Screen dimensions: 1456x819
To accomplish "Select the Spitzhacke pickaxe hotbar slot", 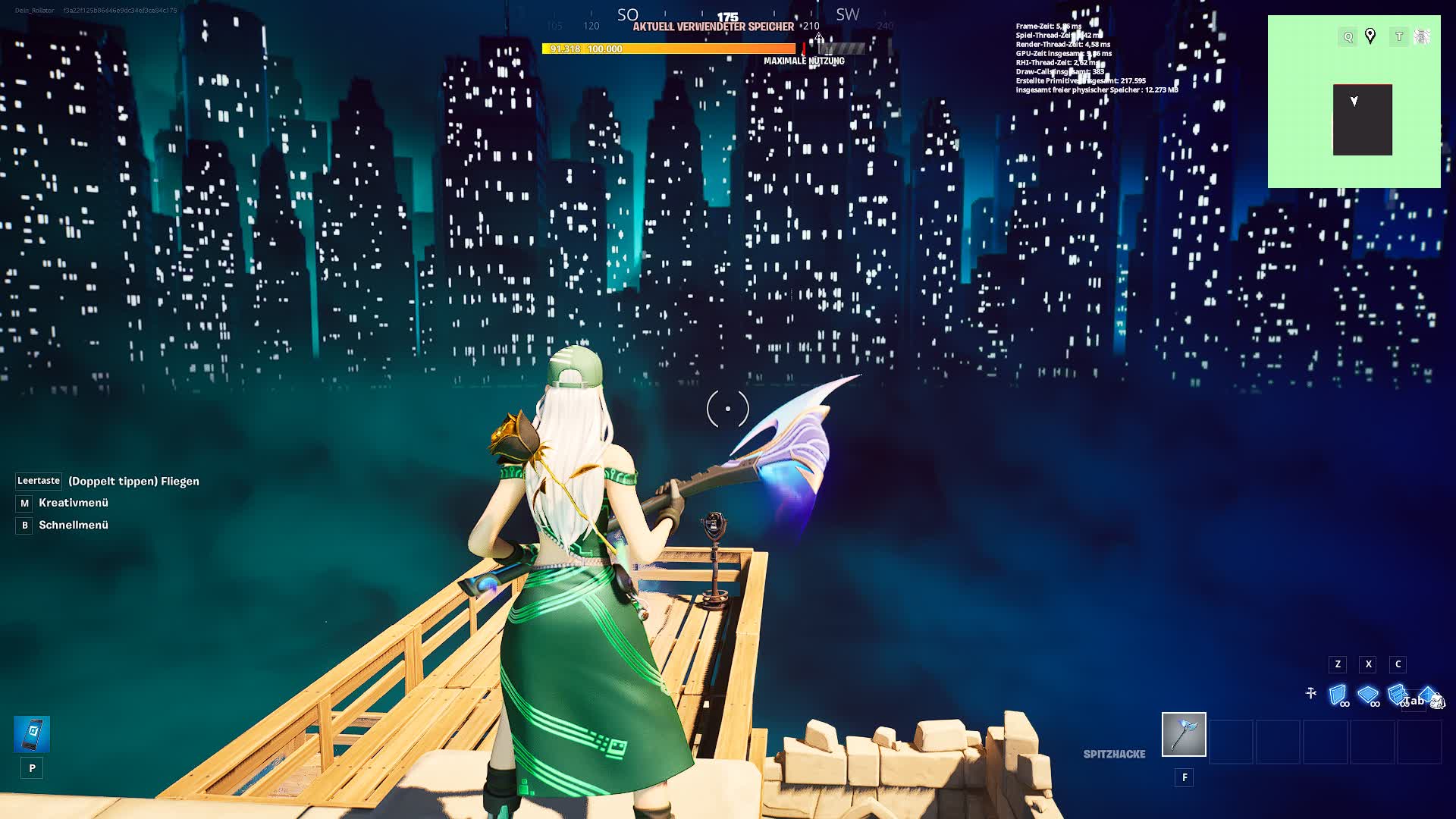I will click(x=1184, y=734).
